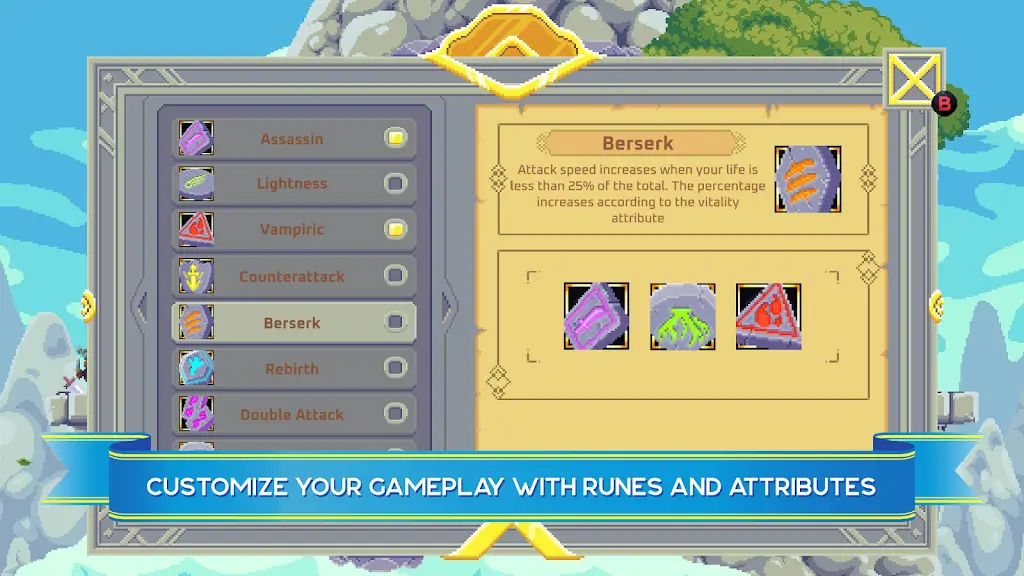Open the Counterattack rune entry
This screenshot has width=1024, height=576.
coord(291,276)
